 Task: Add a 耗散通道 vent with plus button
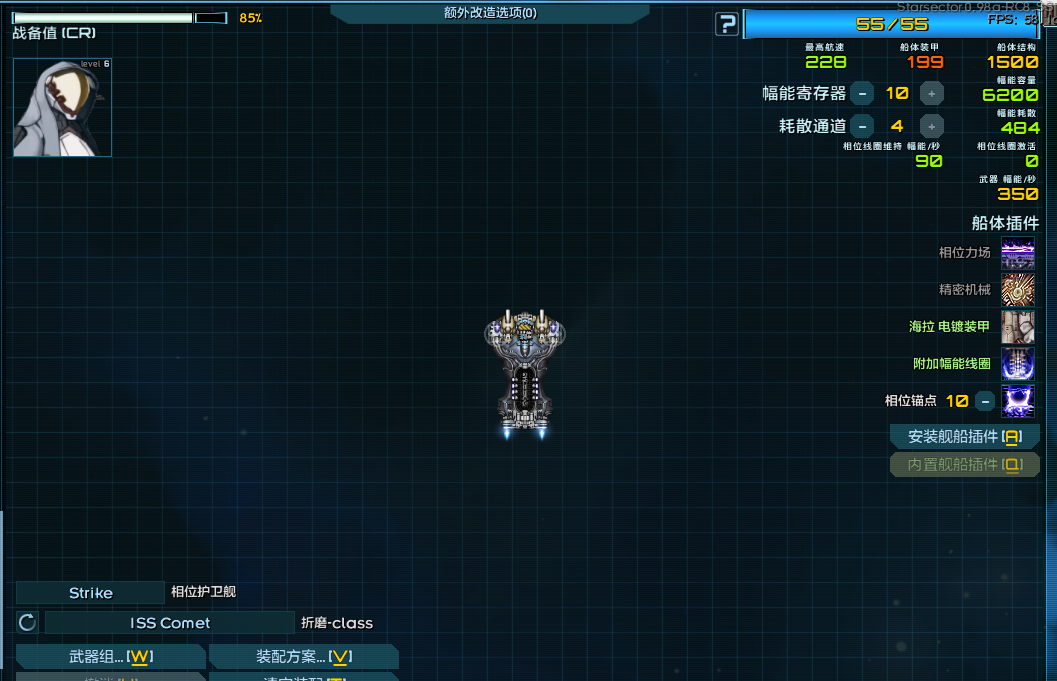coord(931,126)
